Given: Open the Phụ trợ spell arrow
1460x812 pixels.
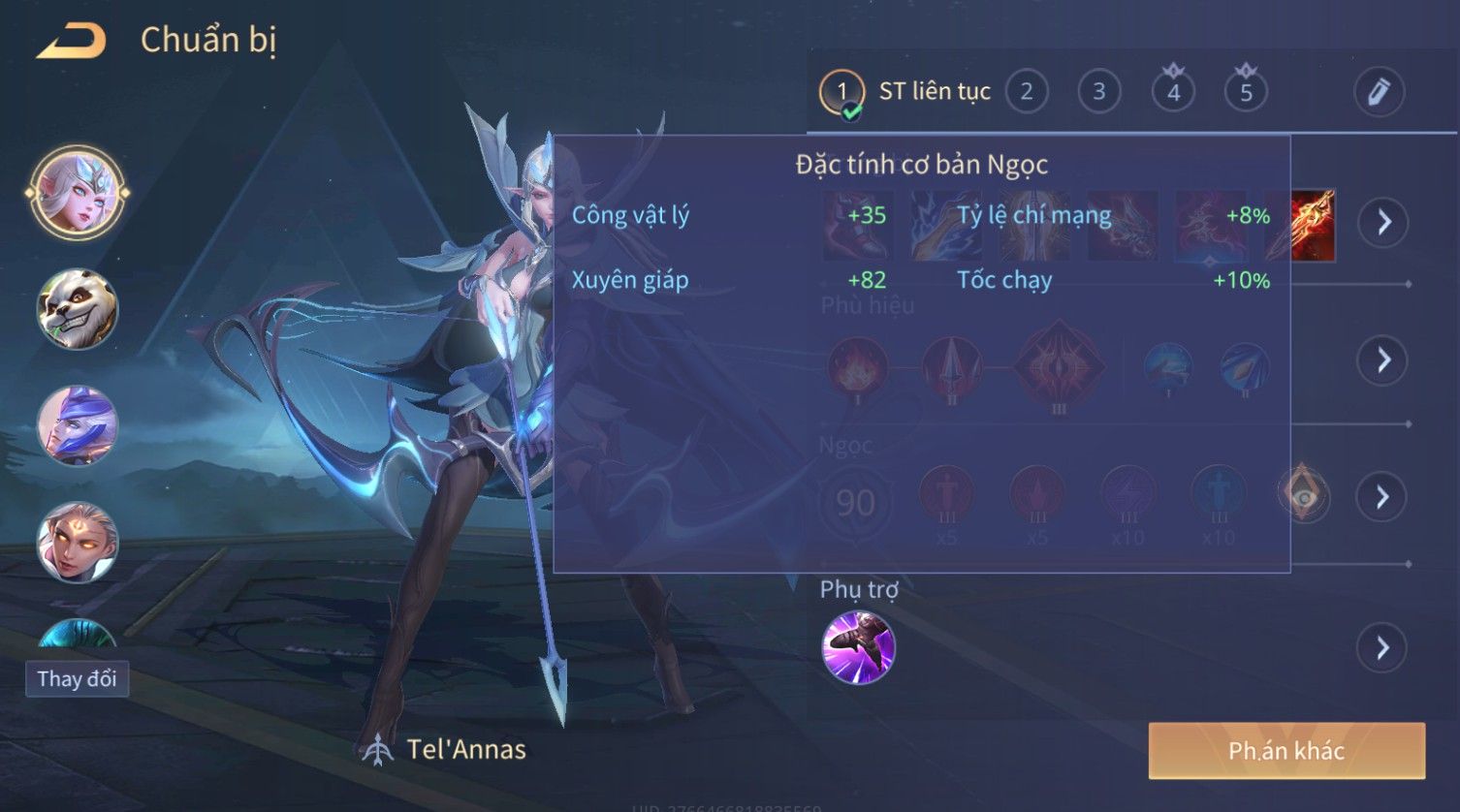Looking at the screenshot, I should pos(1382,647).
